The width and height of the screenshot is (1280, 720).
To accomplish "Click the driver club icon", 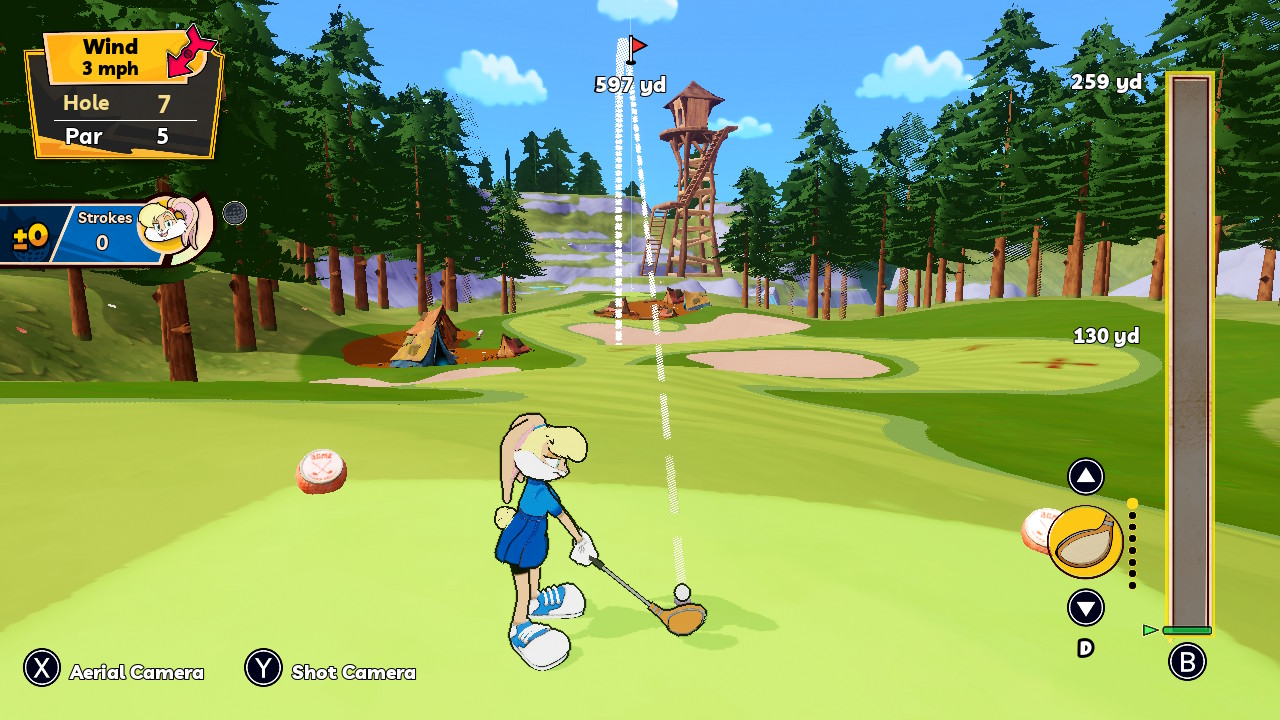I will [x=1085, y=542].
